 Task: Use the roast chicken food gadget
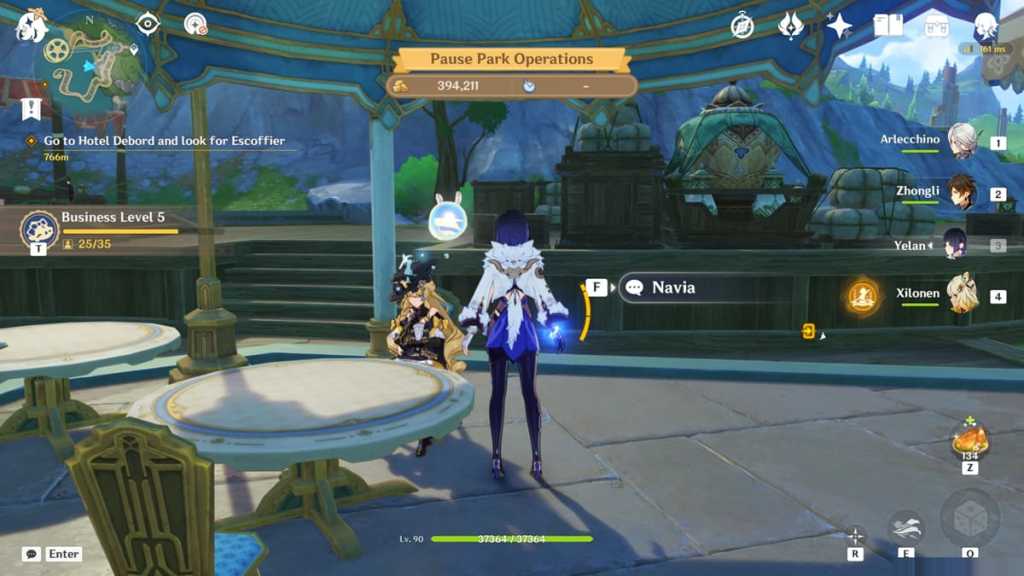pos(969,439)
